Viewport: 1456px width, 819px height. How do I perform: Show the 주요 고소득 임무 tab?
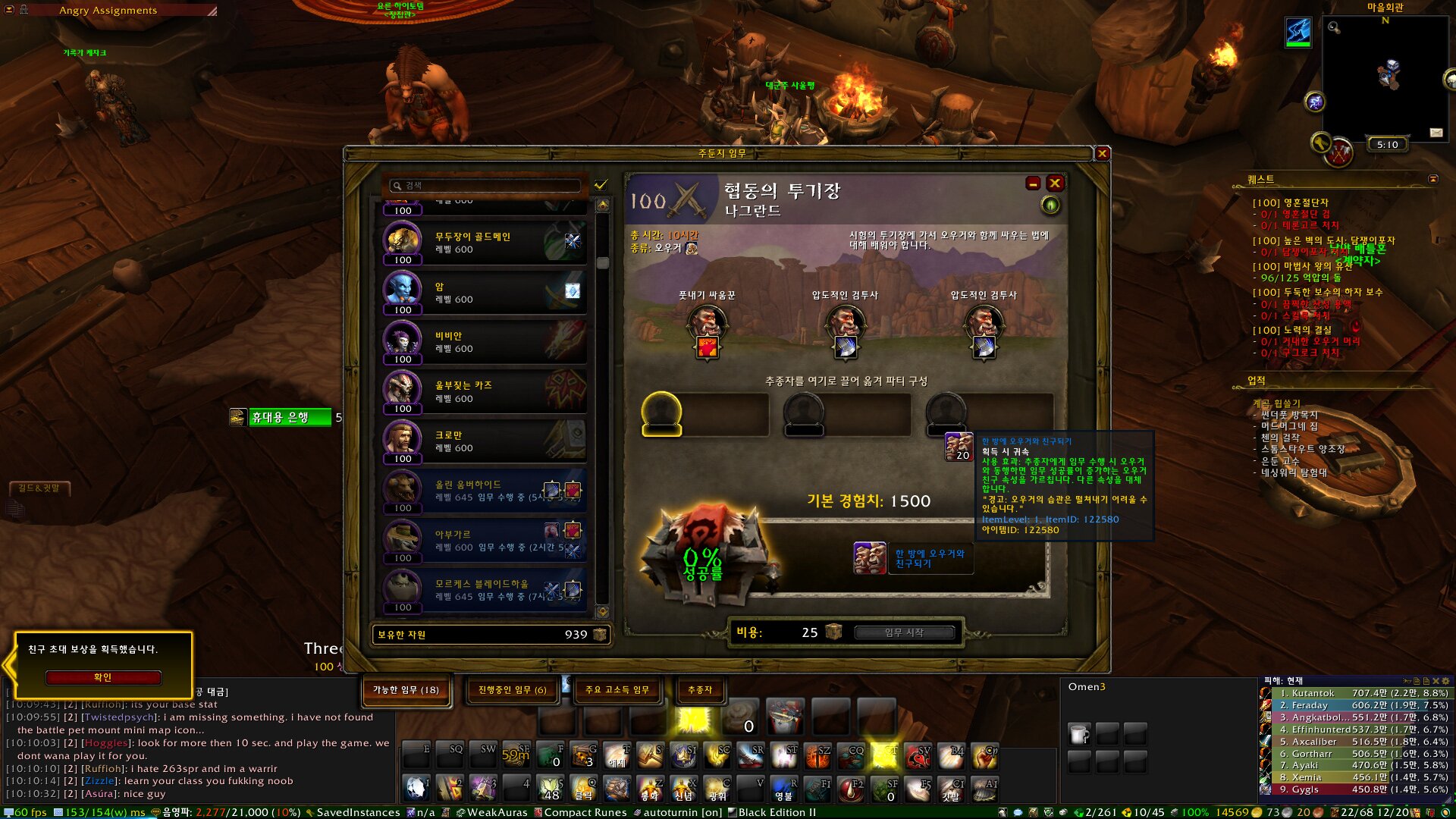617,690
